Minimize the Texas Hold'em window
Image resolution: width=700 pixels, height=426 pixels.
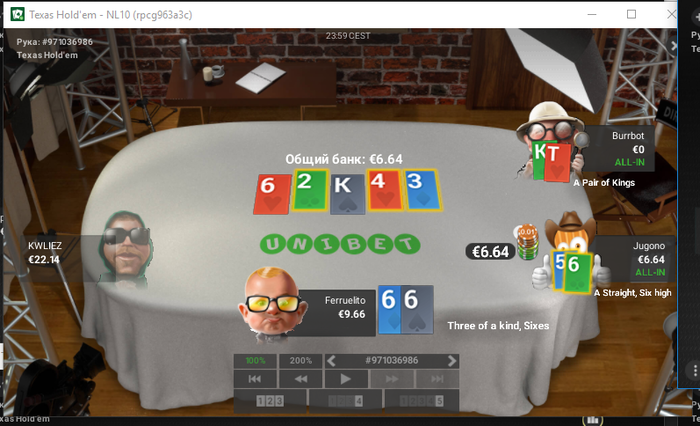585,14
